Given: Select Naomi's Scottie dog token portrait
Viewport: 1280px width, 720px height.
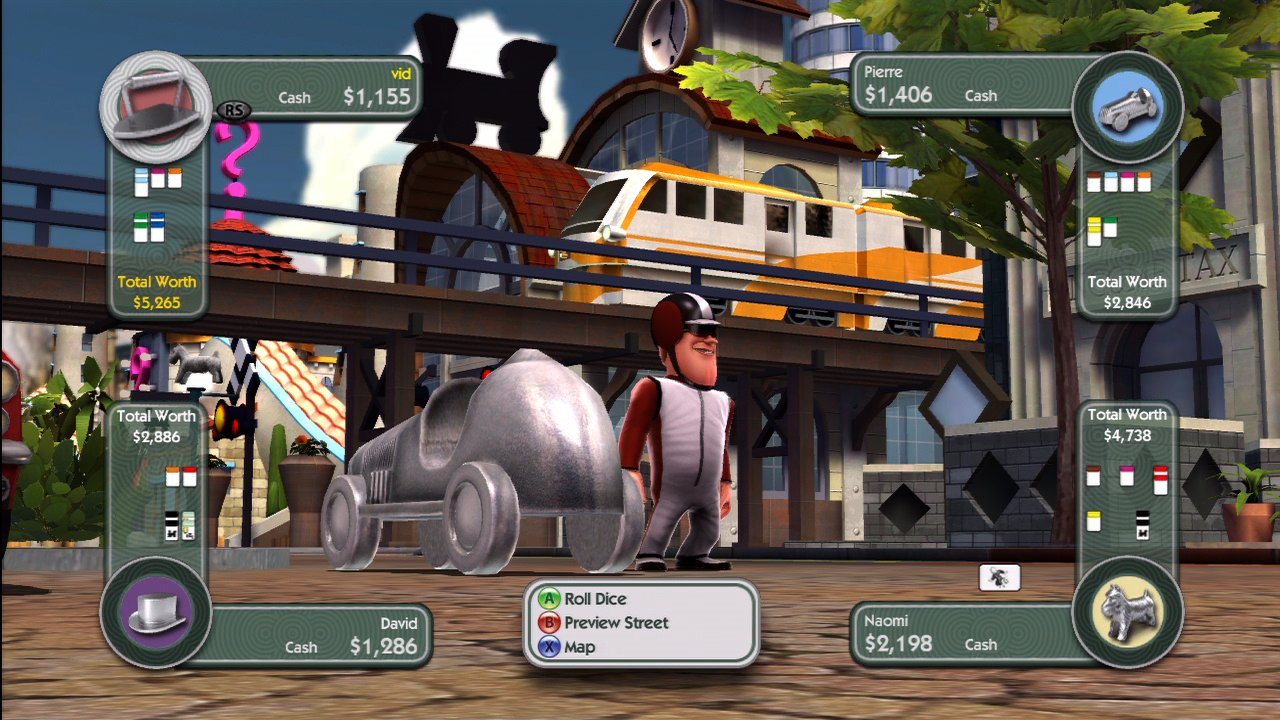Looking at the screenshot, I should (x=1127, y=610).
